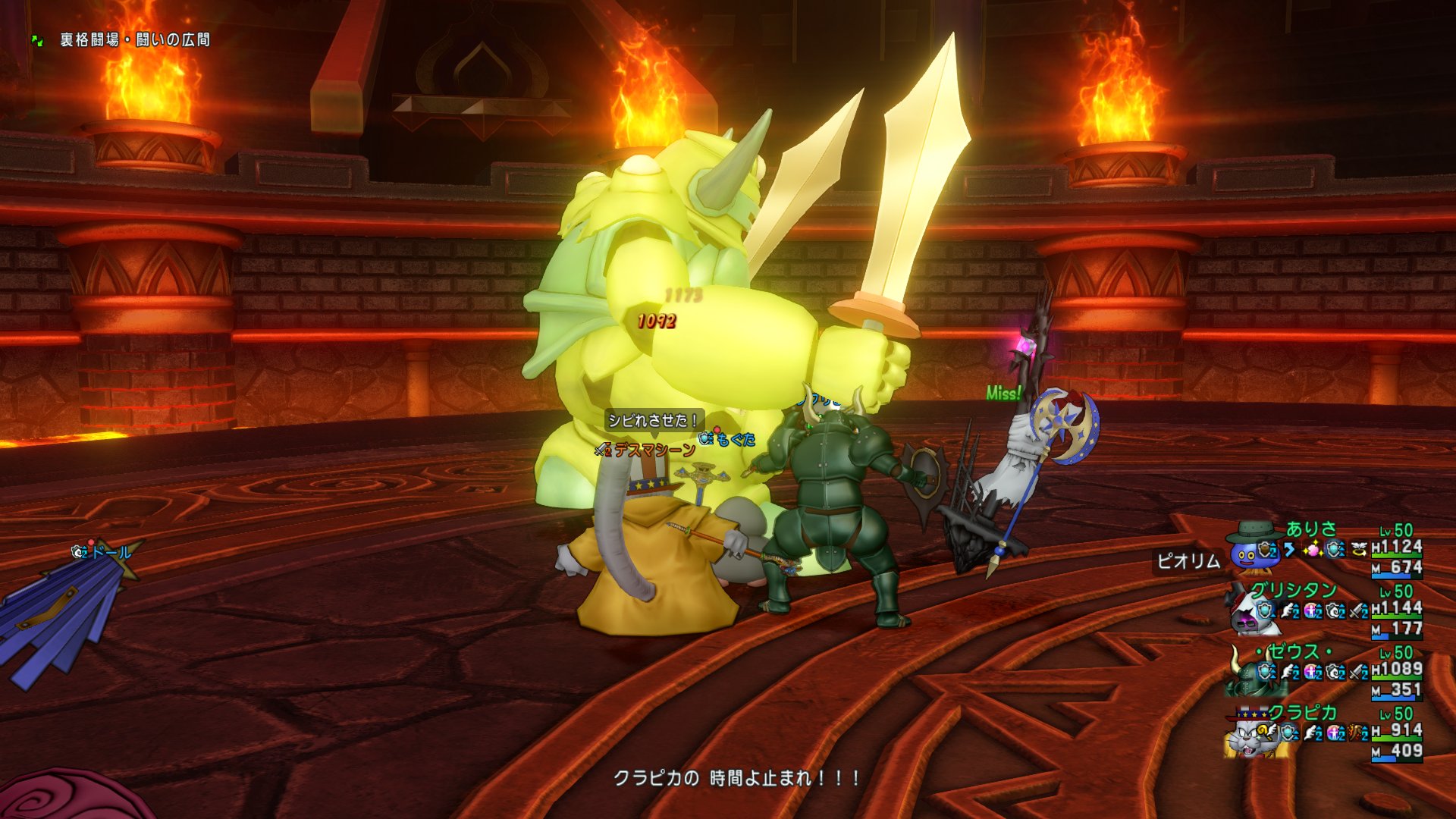
Task: Select the ドール name tag
Action: point(111,552)
